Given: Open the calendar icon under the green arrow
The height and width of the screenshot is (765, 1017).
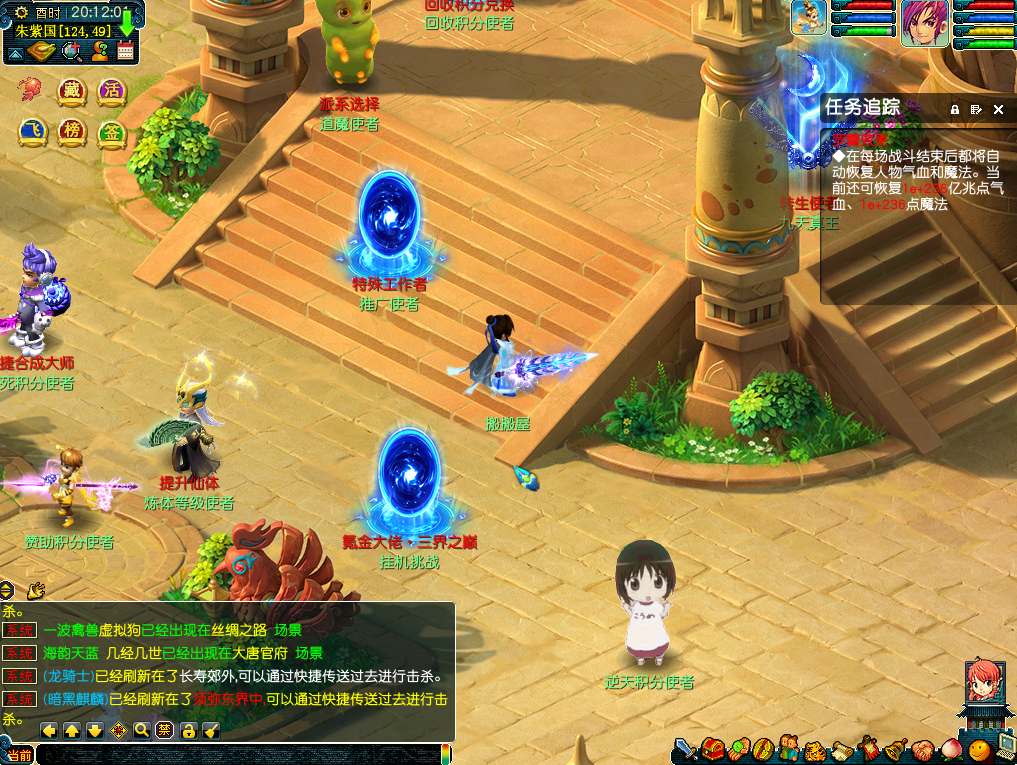Looking at the screenshot, I should tap(125, 51).
